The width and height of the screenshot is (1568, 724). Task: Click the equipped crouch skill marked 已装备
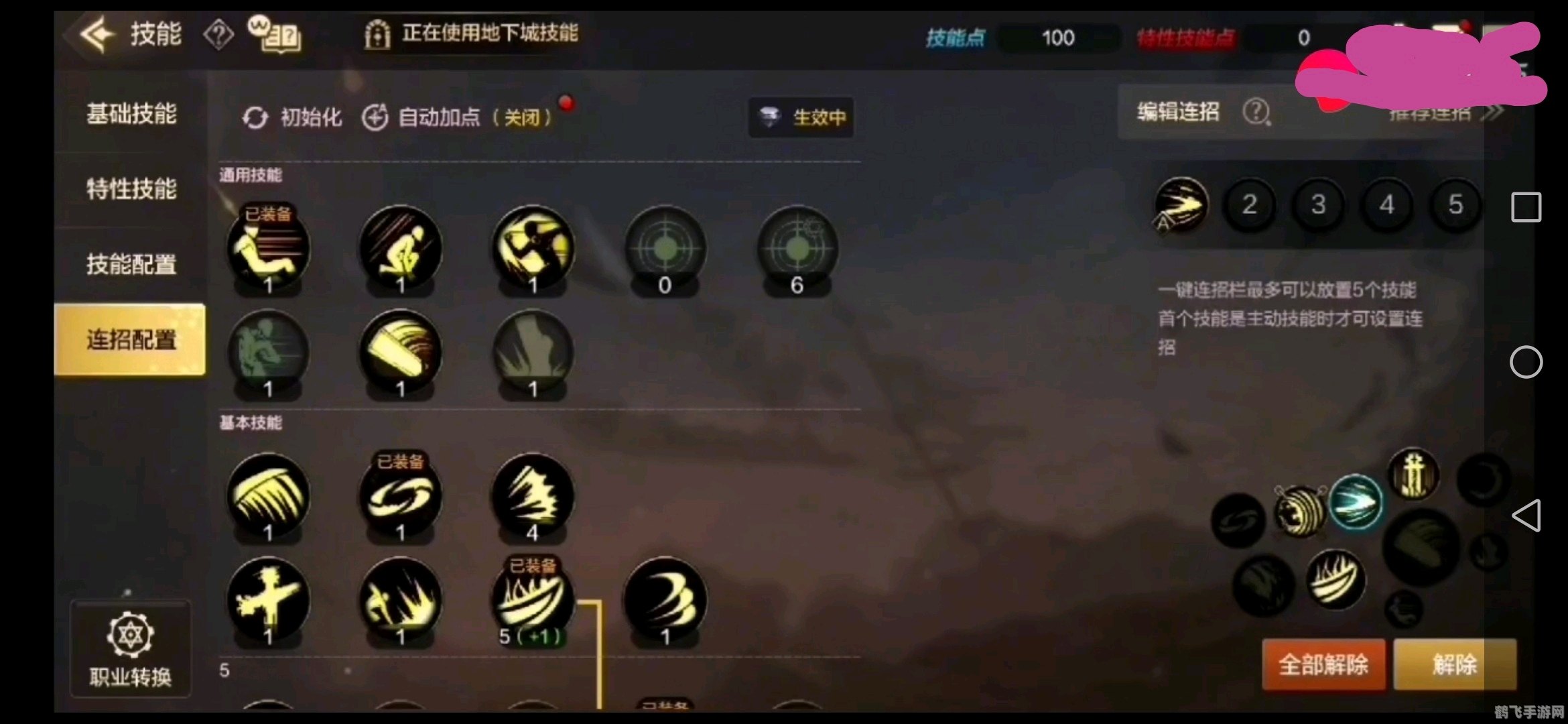268,248
